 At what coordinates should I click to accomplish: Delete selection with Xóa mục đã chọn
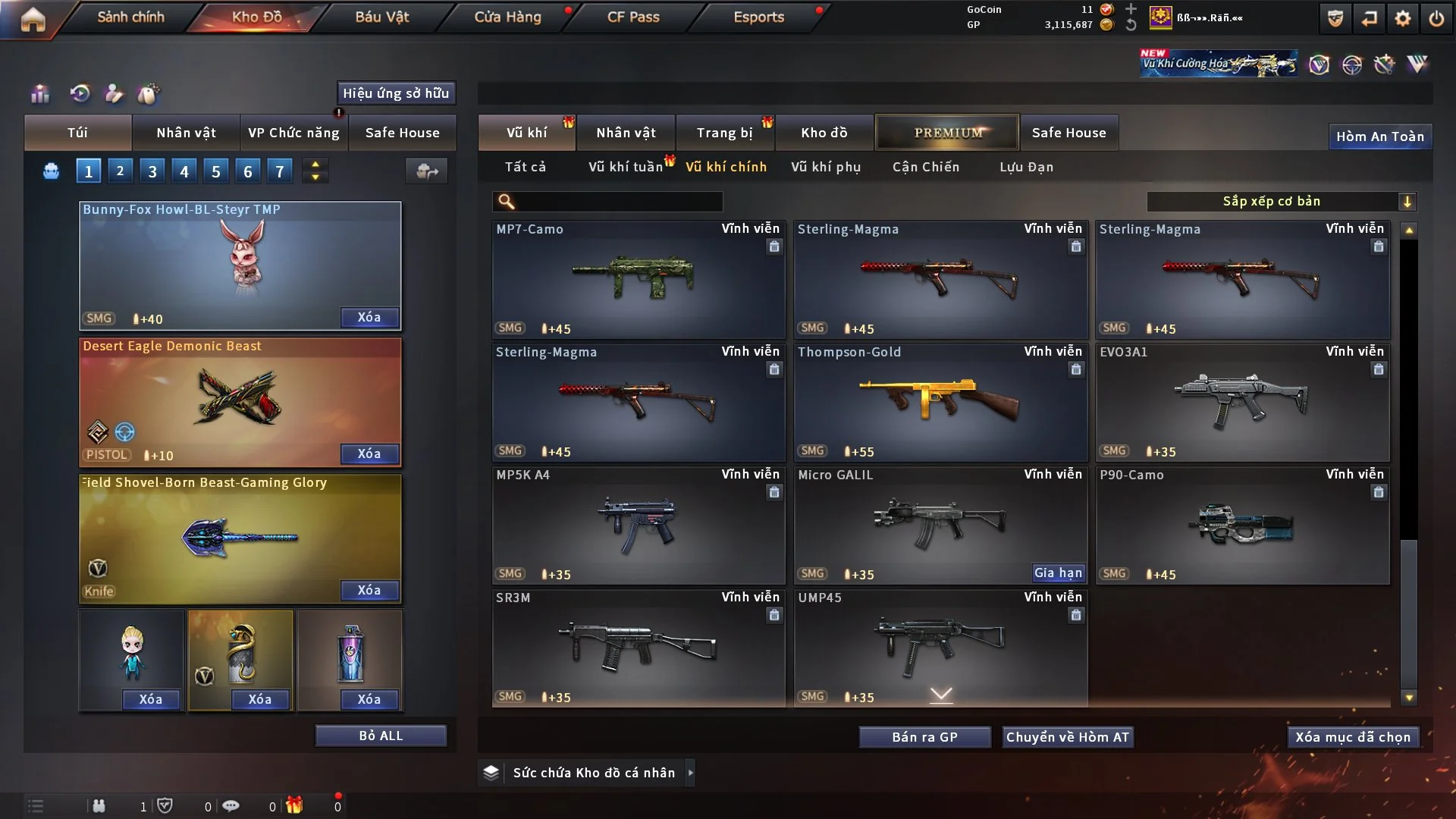(1353, 737)
